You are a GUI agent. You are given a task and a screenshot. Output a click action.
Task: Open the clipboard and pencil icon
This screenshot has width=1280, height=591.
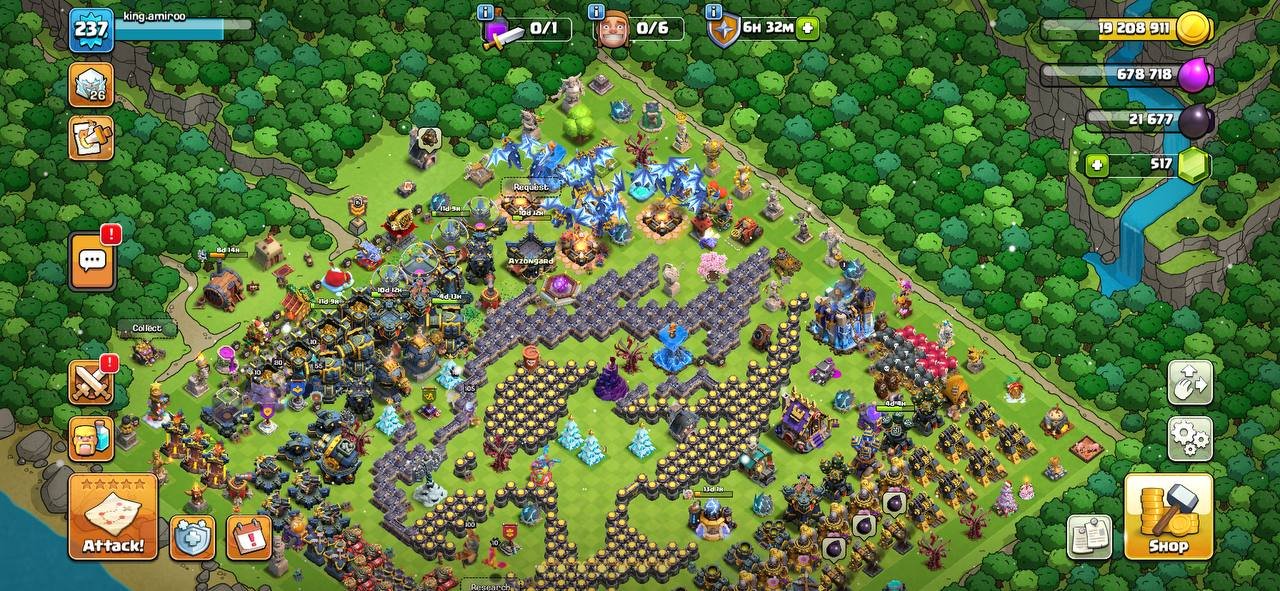tap(91, 137)
